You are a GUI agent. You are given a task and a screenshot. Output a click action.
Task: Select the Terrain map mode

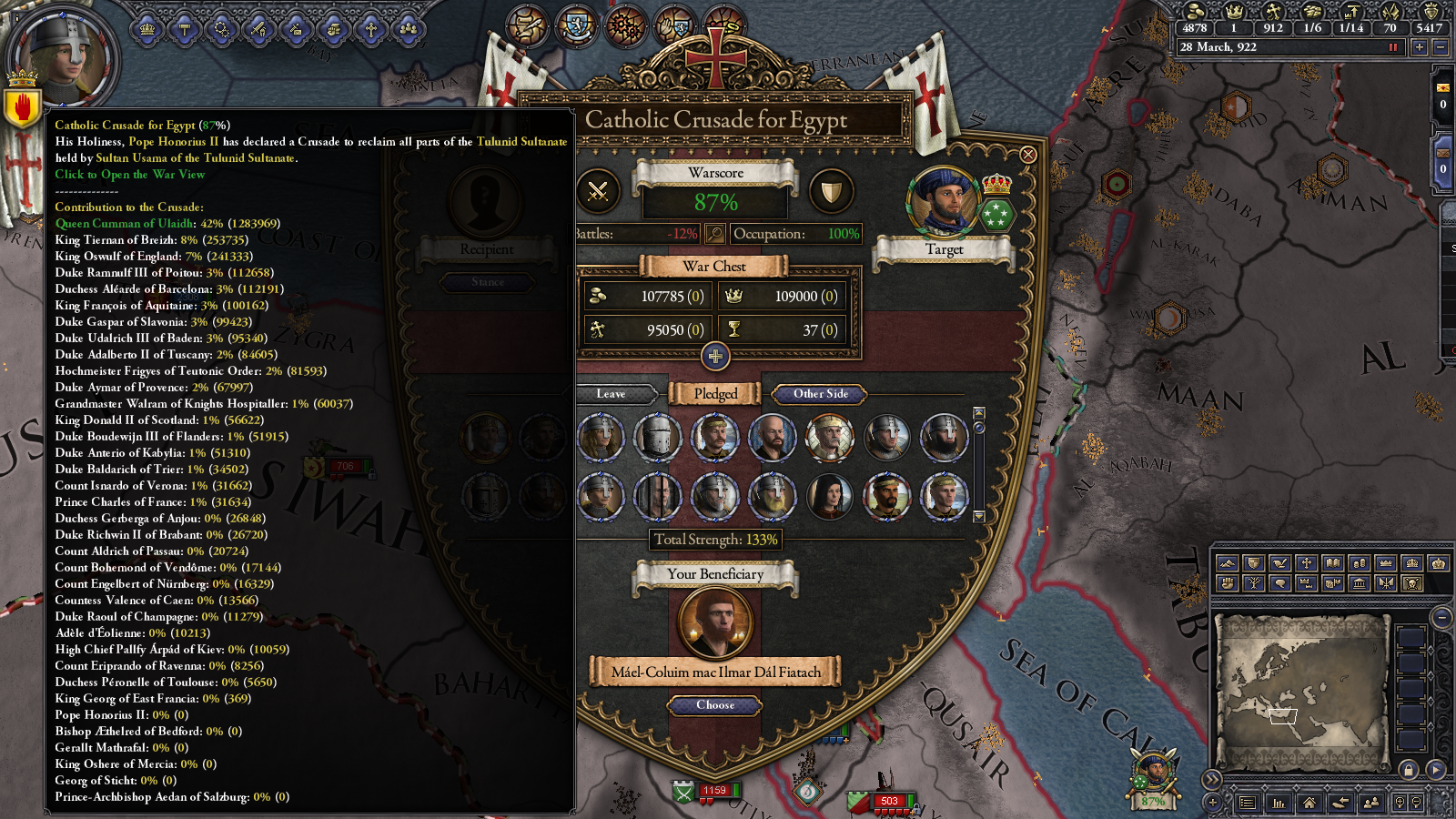coord(1227,562)
